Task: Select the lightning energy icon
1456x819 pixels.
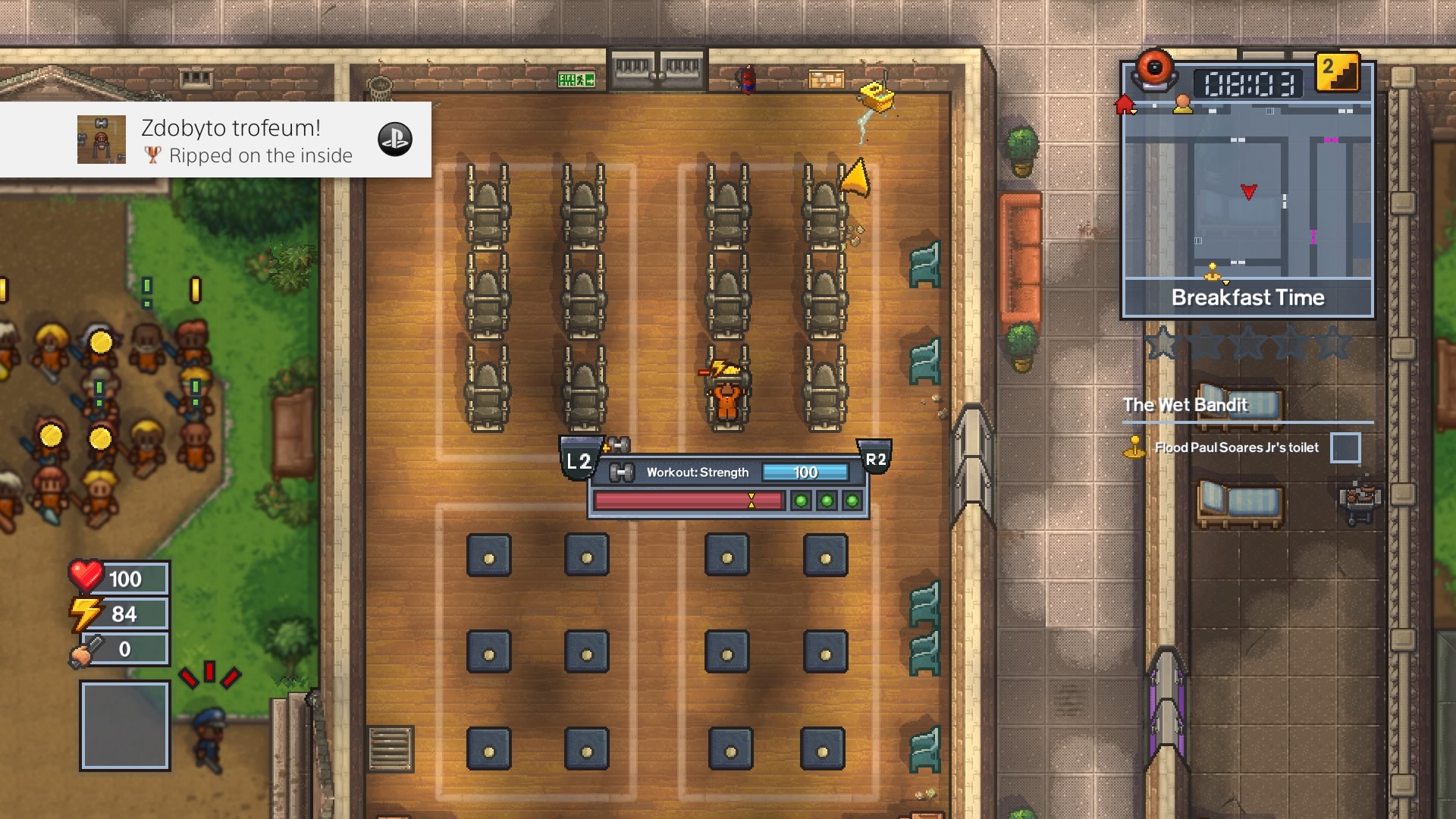Action: pos(86,613)
